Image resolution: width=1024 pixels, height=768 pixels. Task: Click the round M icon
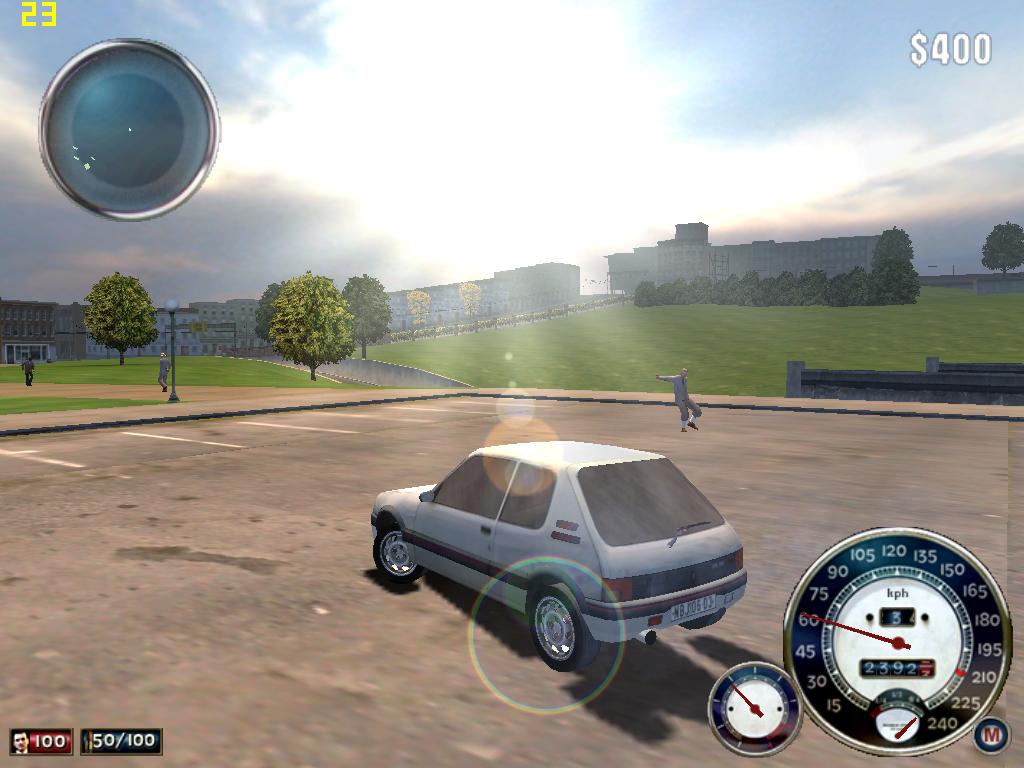coord(991,735)
